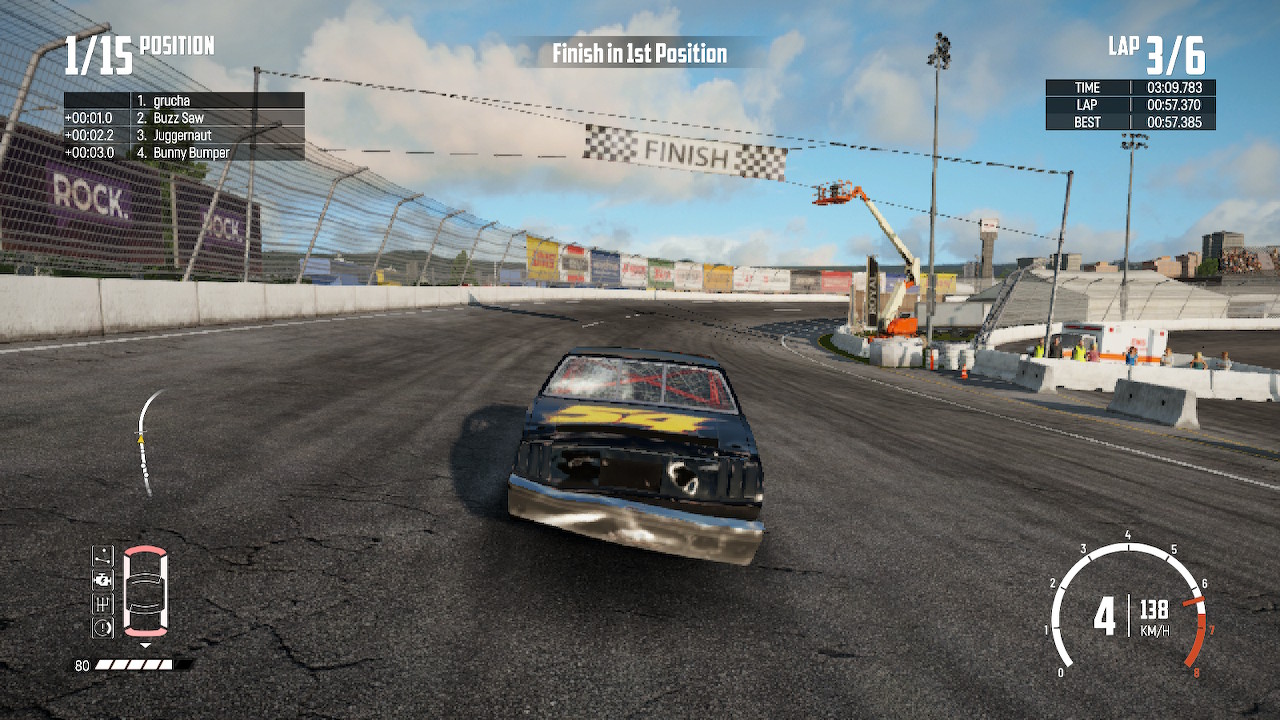Click the brake warning icon
This screenshot has height=720, width=1280.
pyautogui.click(x=102, y=627)
